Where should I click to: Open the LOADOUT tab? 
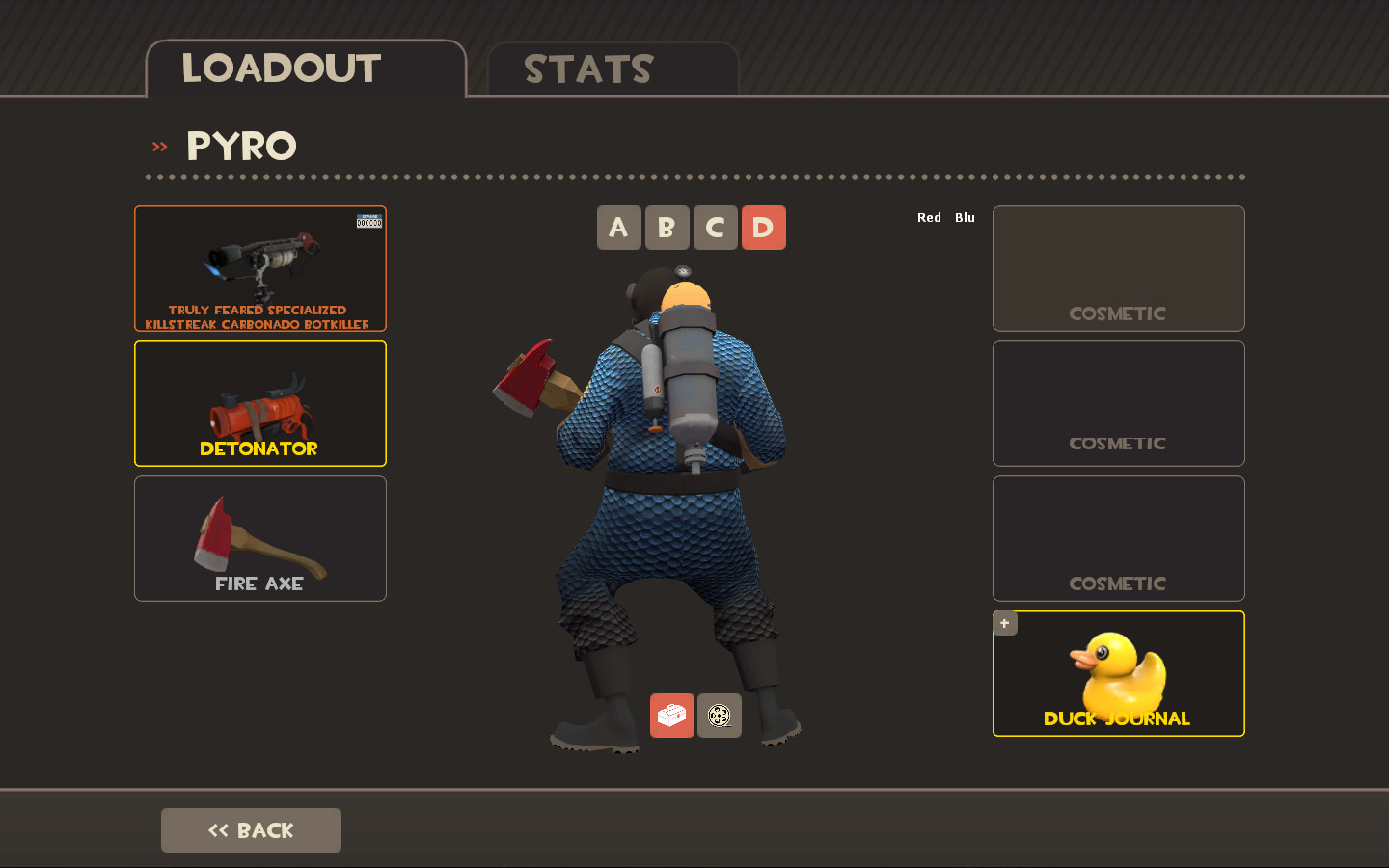tap(281, 68)
